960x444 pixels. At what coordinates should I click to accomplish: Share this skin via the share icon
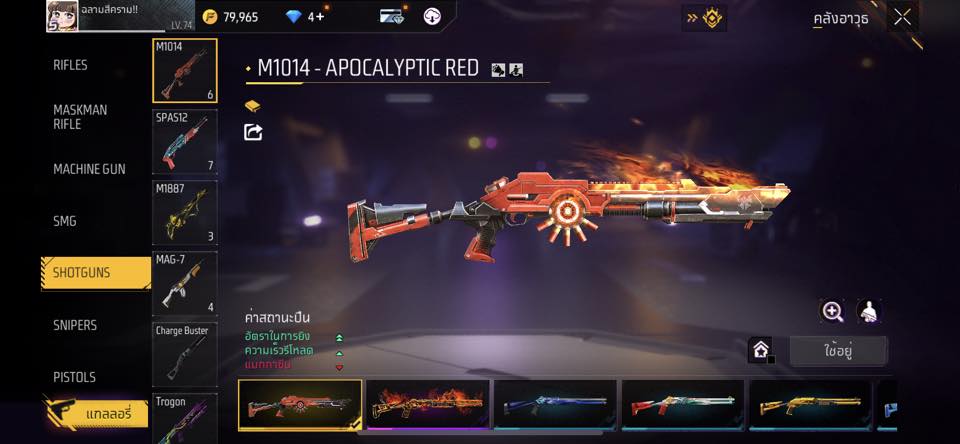coord(253,132)
